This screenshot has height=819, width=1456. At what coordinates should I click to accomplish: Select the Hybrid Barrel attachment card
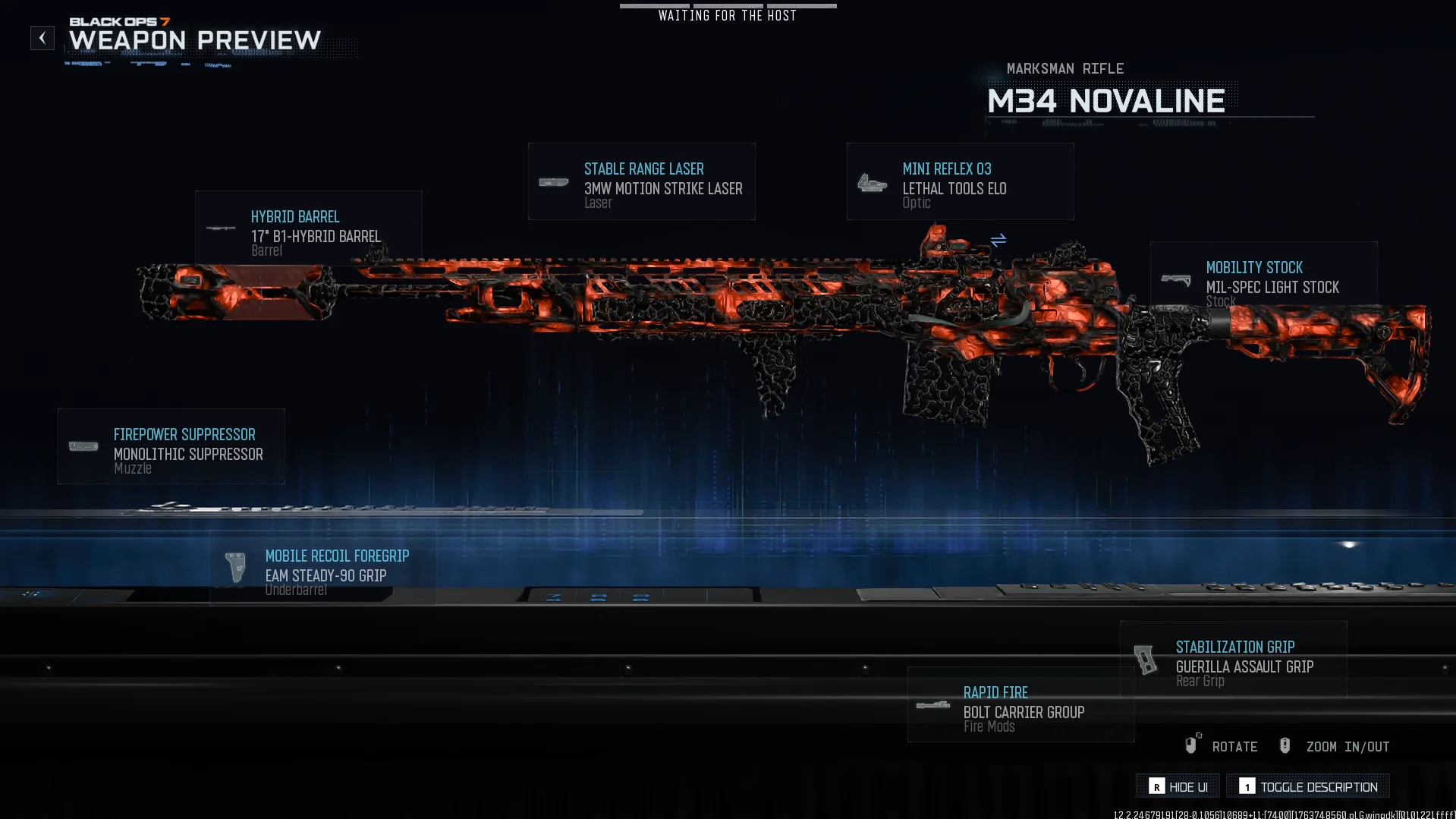coord(308,228)
